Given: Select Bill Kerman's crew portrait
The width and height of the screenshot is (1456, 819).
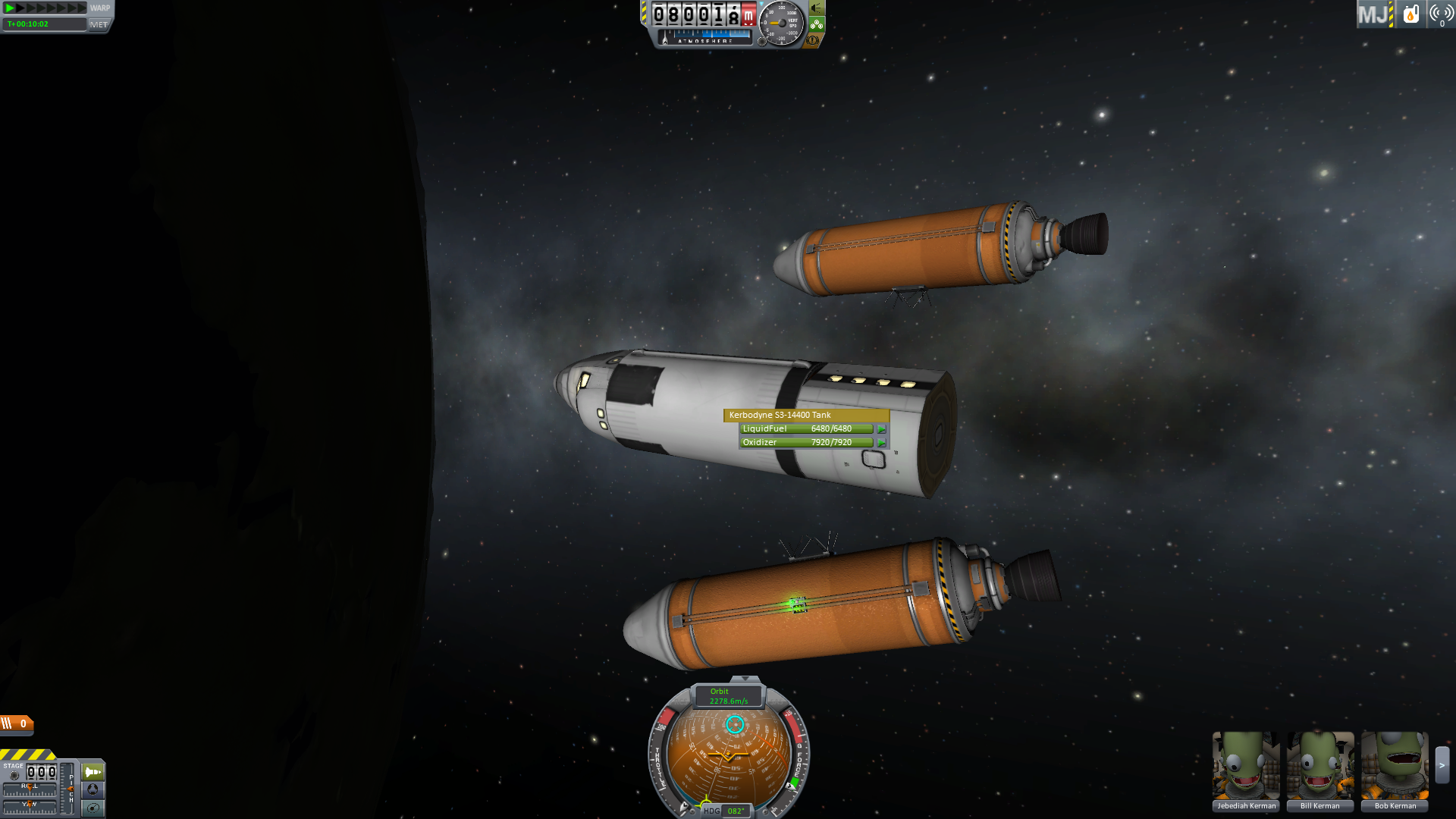Looking at the screenshot, I should pyautogui.click(x=1320, y=766).
